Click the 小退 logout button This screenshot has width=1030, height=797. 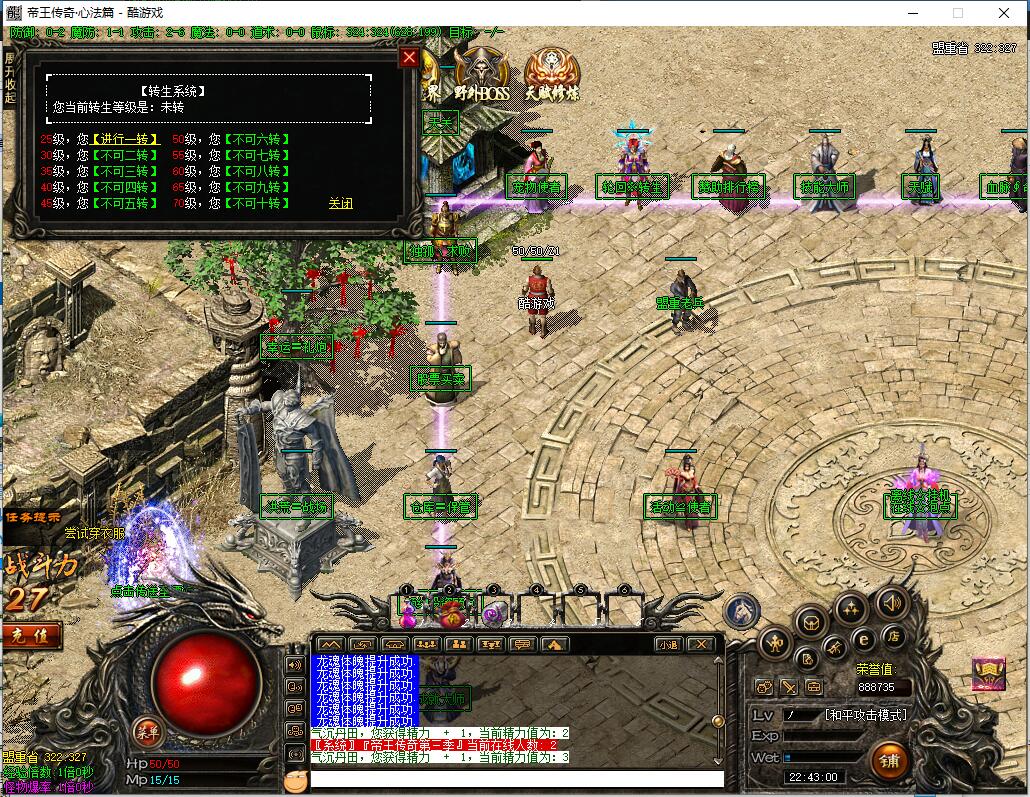coord(668,645)
